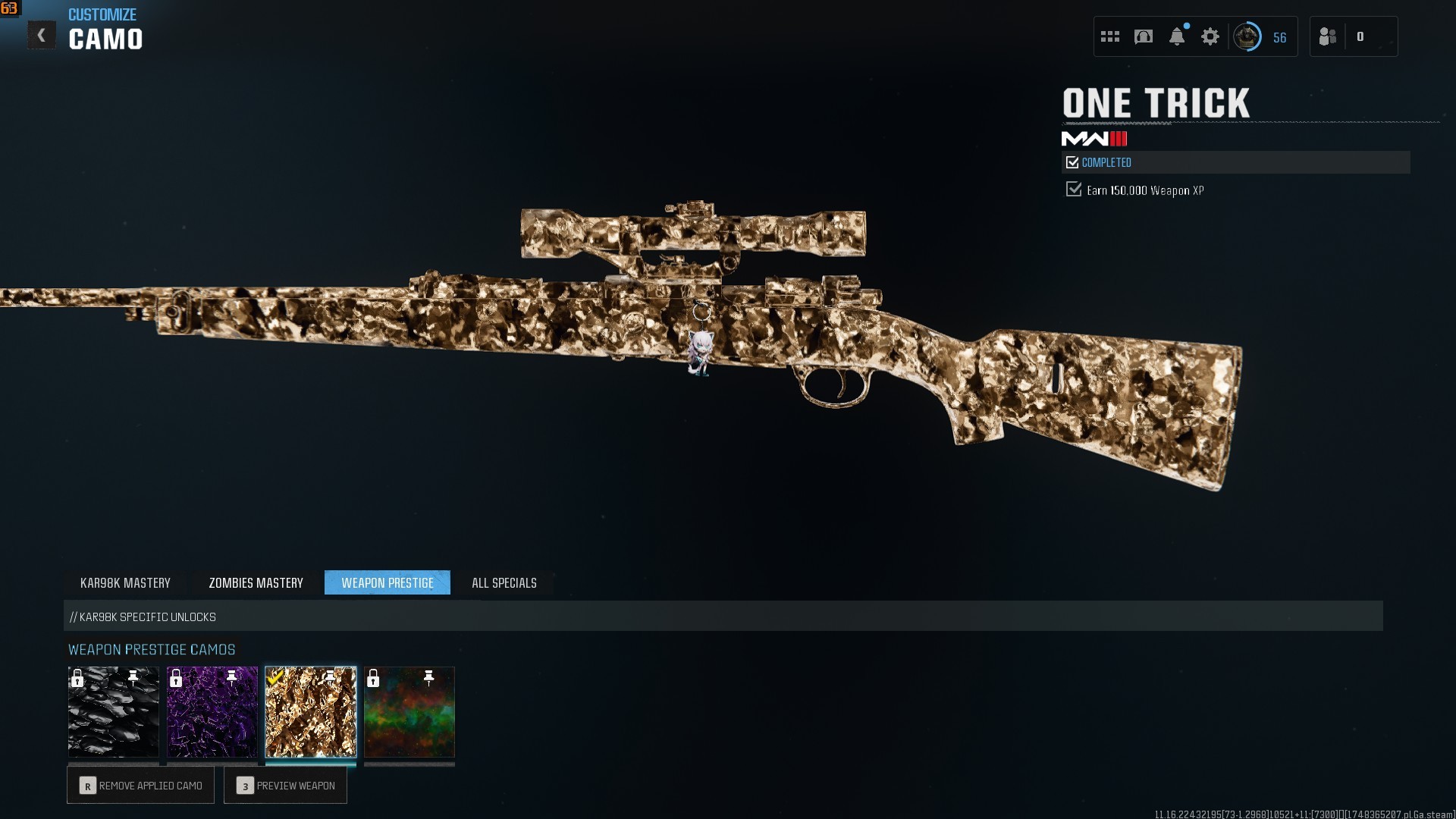Show the All Specials tab

click(504, 582)
